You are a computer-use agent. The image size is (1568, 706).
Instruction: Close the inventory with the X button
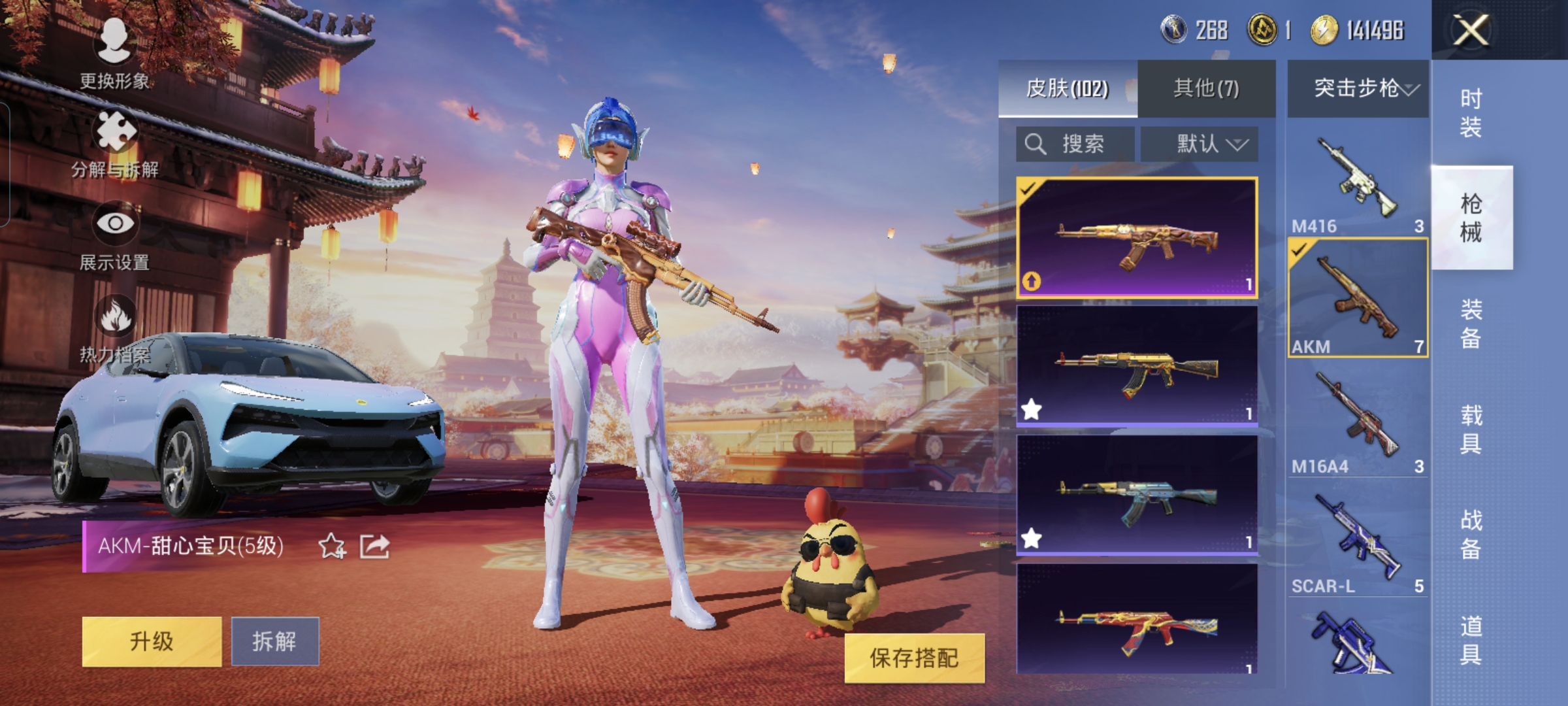(x=1470, y=30)
